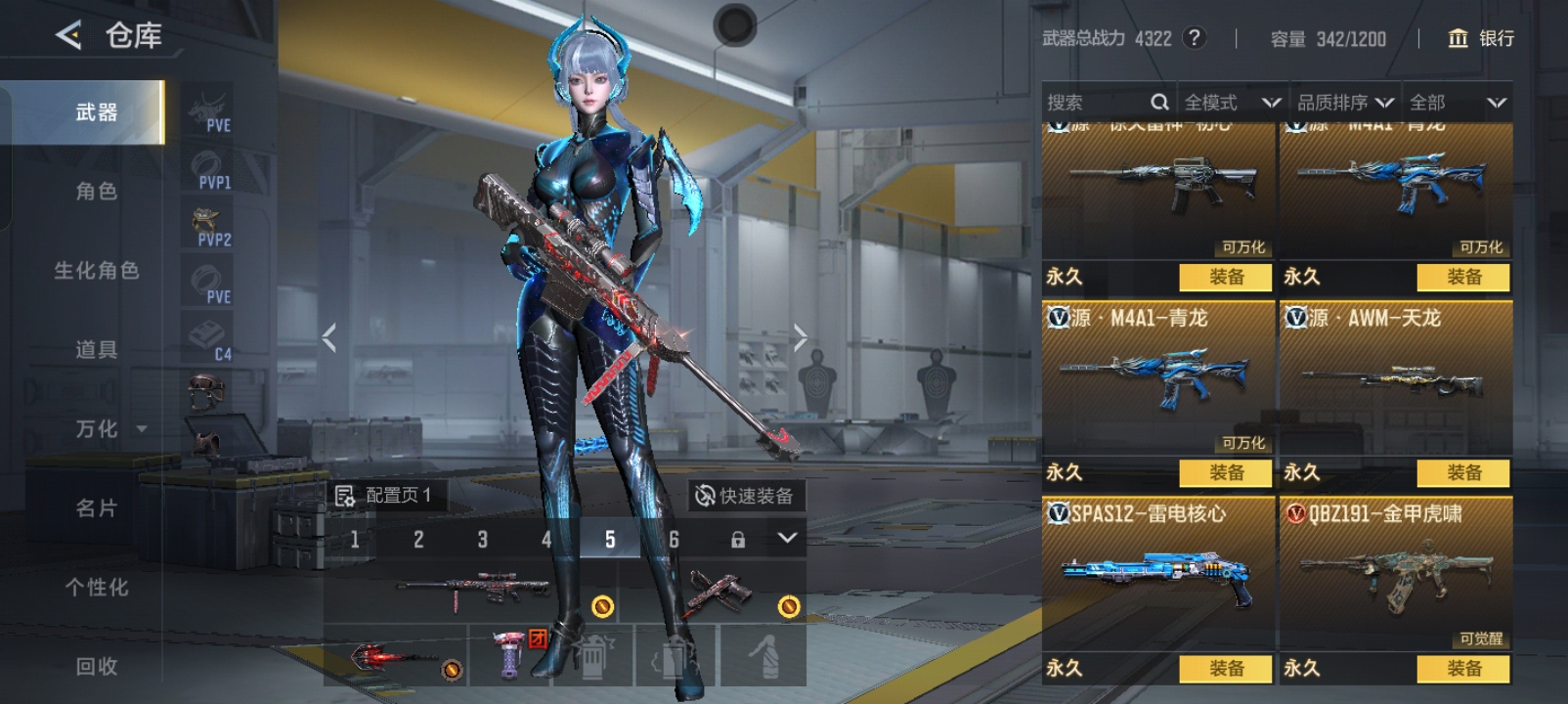
Task: Switch to the 个性化 category
Action: pyautogui.click(x=96, y=588)
